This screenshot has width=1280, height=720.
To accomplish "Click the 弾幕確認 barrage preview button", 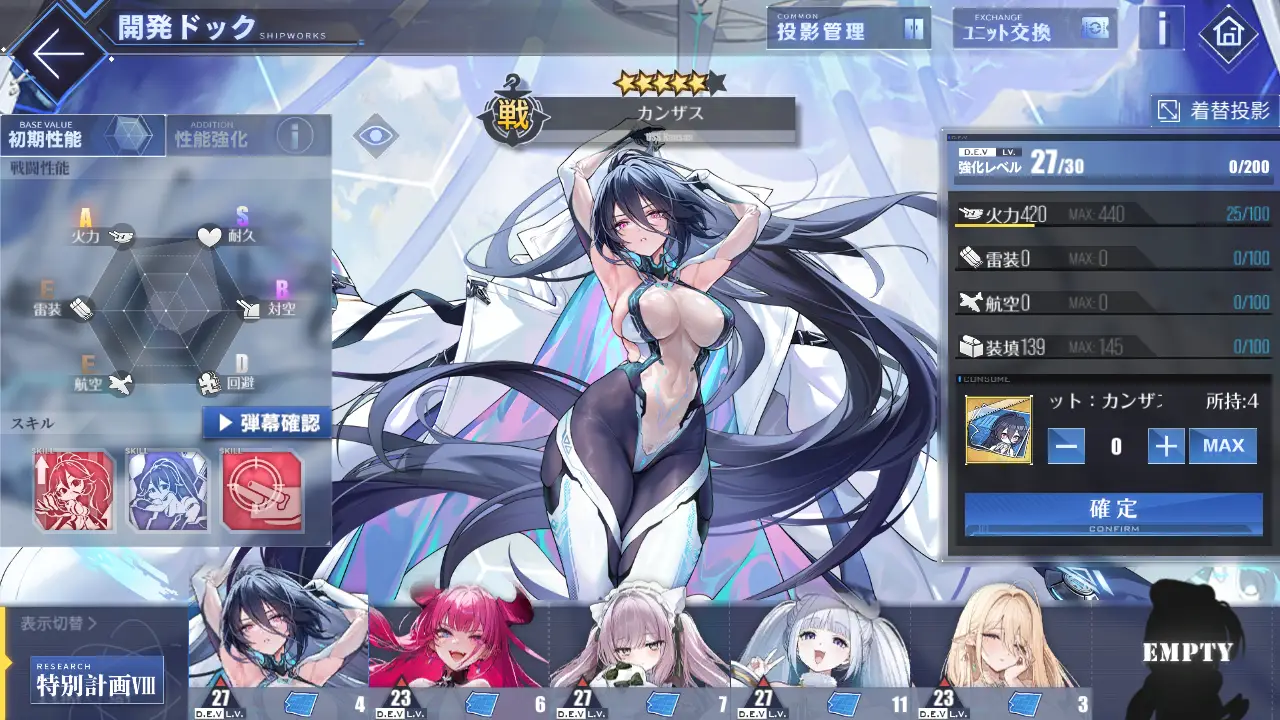I will tap(267, 422).
